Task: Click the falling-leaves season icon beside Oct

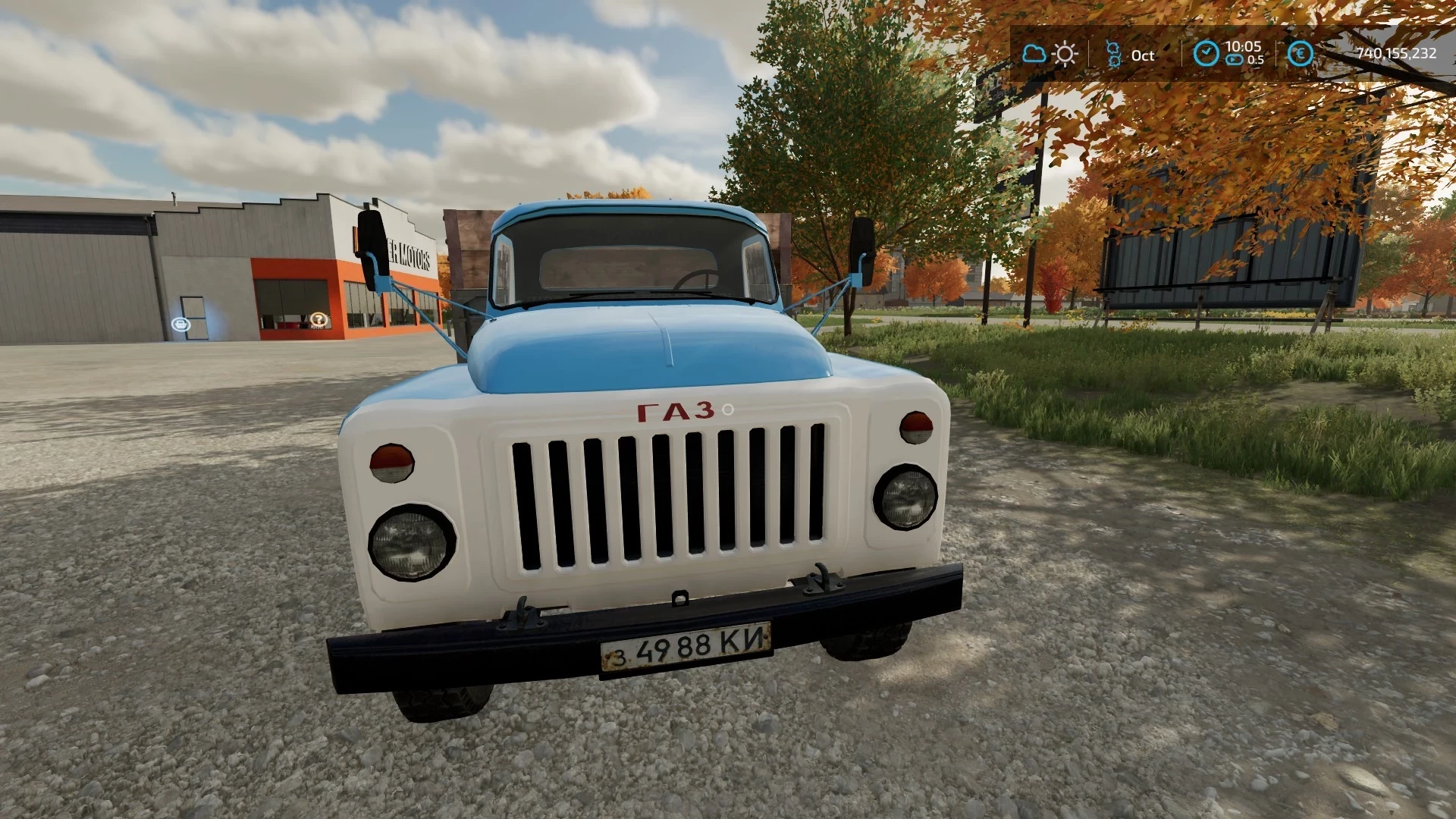Action: 1113,53
